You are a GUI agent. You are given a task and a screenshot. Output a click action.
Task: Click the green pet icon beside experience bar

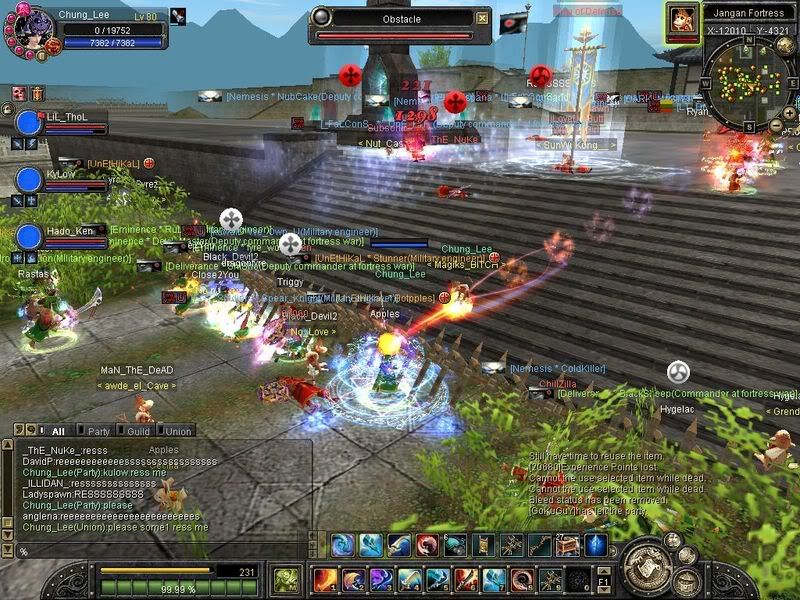(x=286, y=579)
